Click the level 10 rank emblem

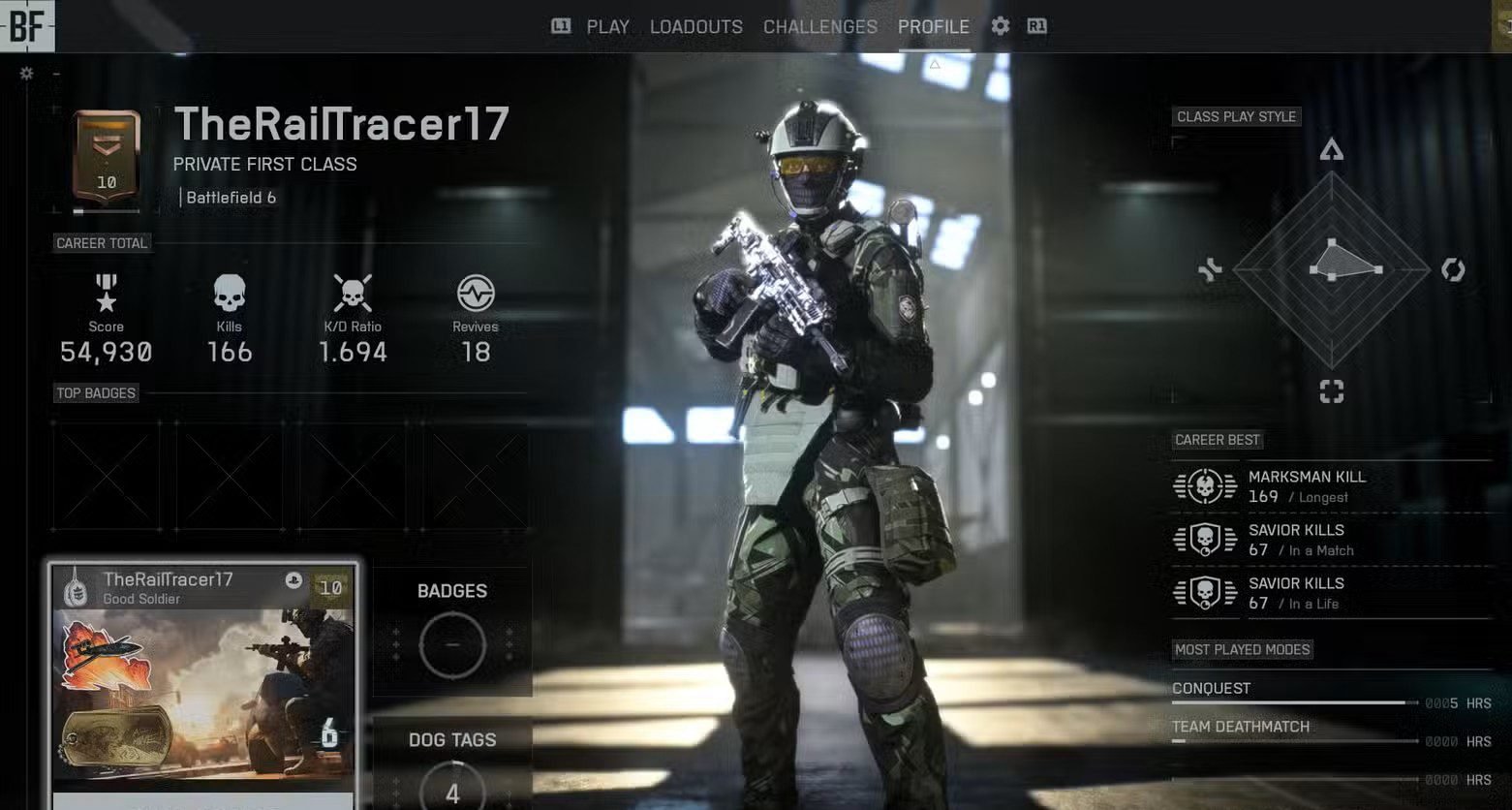pyautogui.click(x=107, y=158)
